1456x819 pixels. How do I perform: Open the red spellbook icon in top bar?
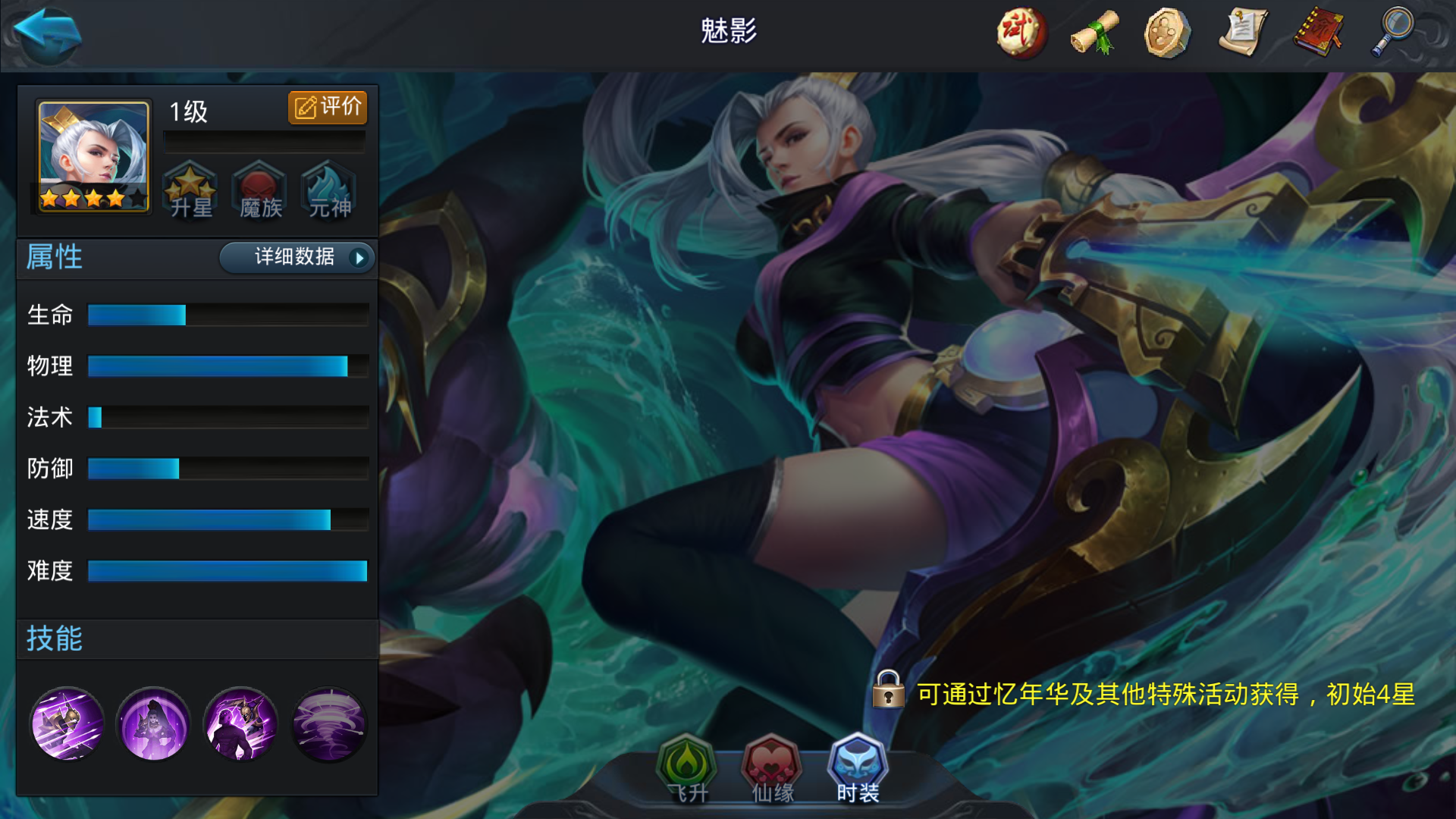click(x=1316, y=32)
